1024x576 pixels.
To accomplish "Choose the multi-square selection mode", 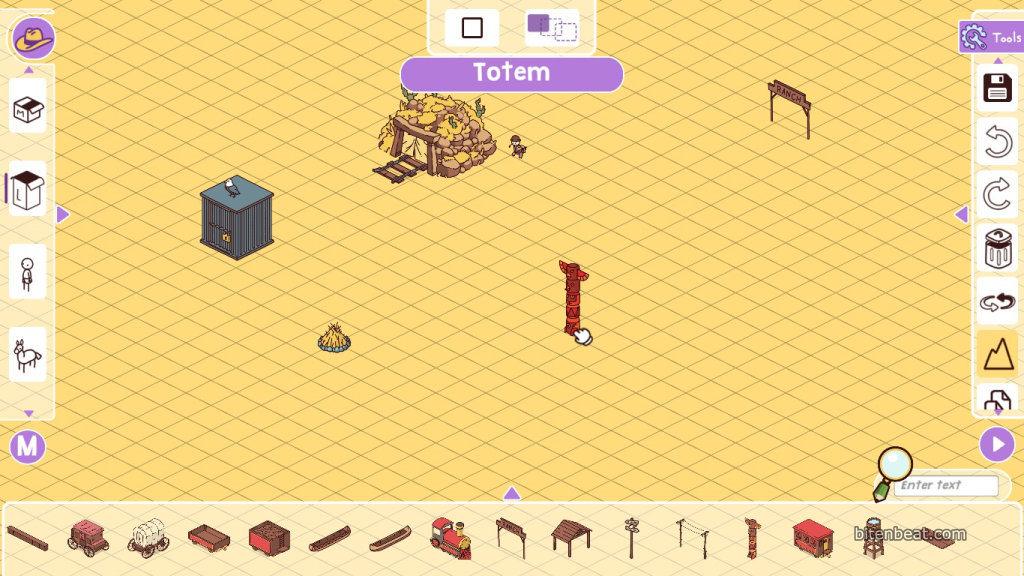I will click(552, 28).
